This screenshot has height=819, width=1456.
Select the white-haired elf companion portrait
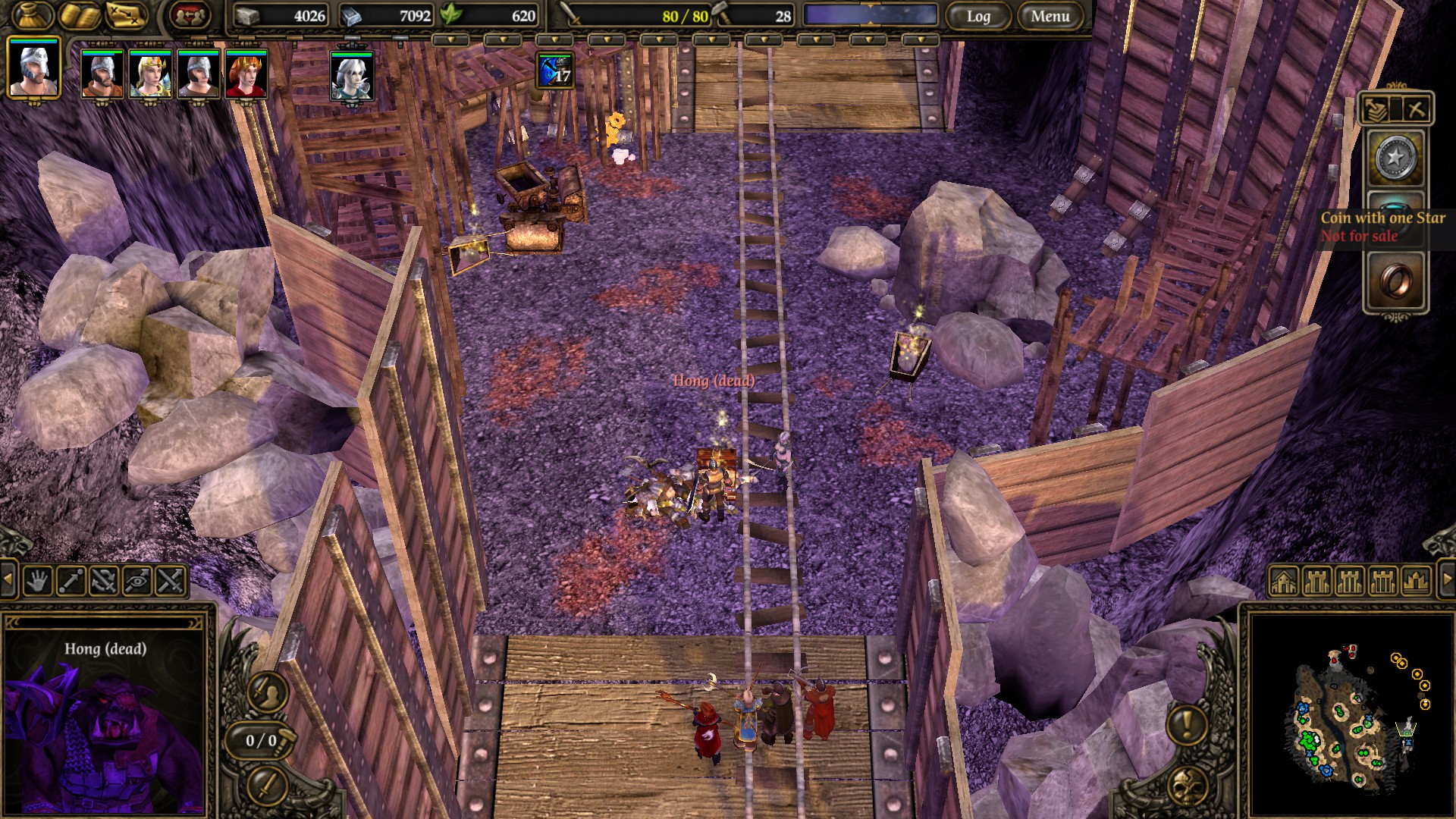point(352,77)
